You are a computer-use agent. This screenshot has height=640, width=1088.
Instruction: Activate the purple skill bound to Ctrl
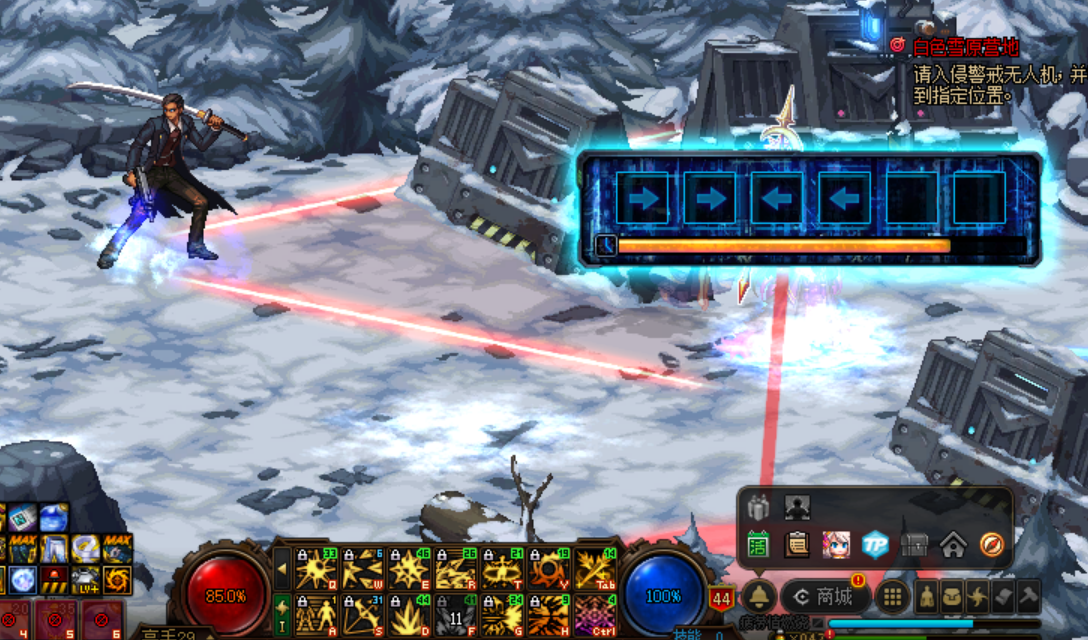pyautogui.click(x=595, y=614)
